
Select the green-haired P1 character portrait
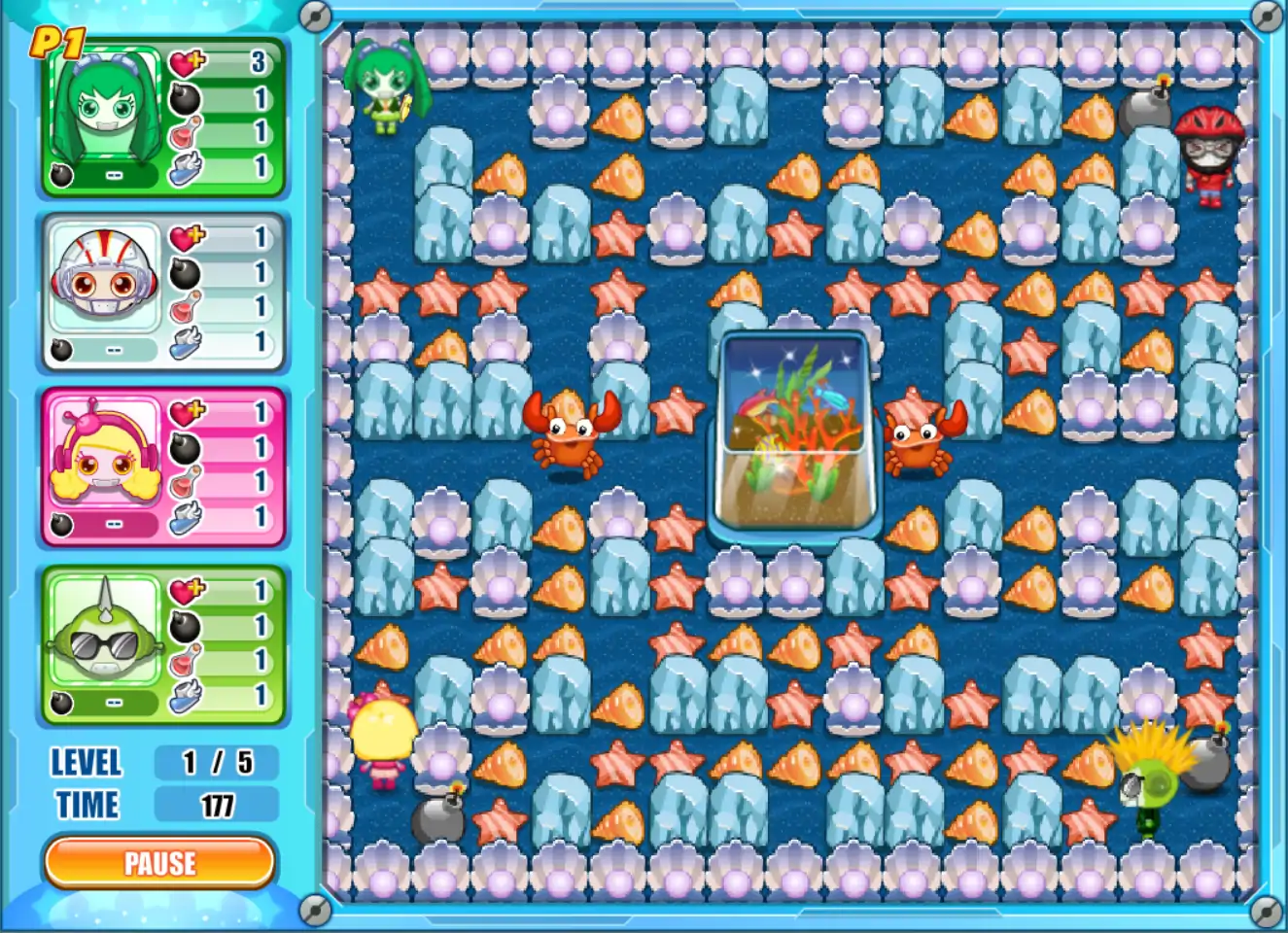(105, 109)
